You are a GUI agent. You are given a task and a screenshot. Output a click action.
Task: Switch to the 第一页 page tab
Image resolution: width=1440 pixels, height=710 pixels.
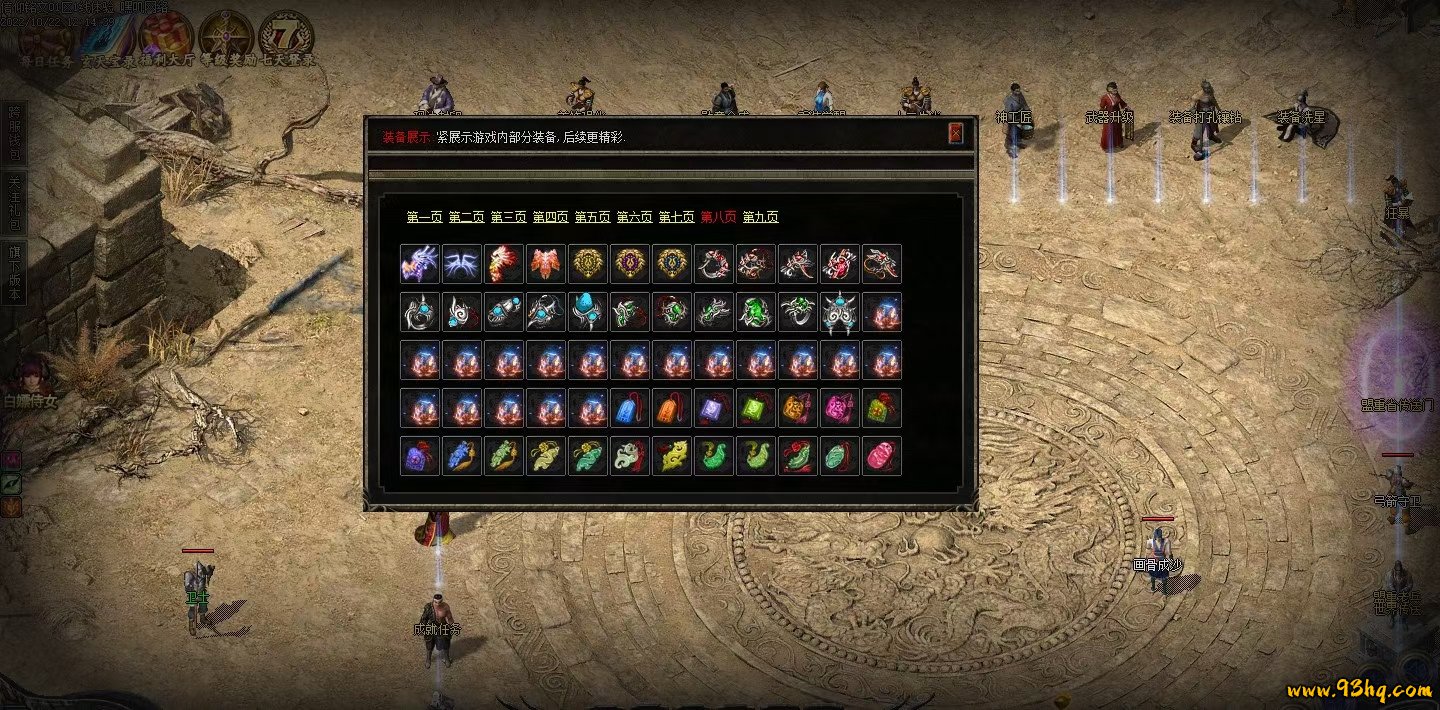424,217
